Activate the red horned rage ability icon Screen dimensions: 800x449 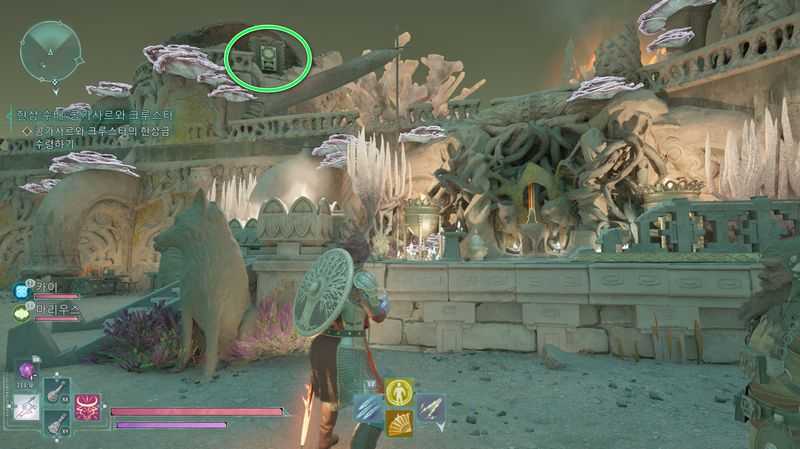click(x=90, y=407)
